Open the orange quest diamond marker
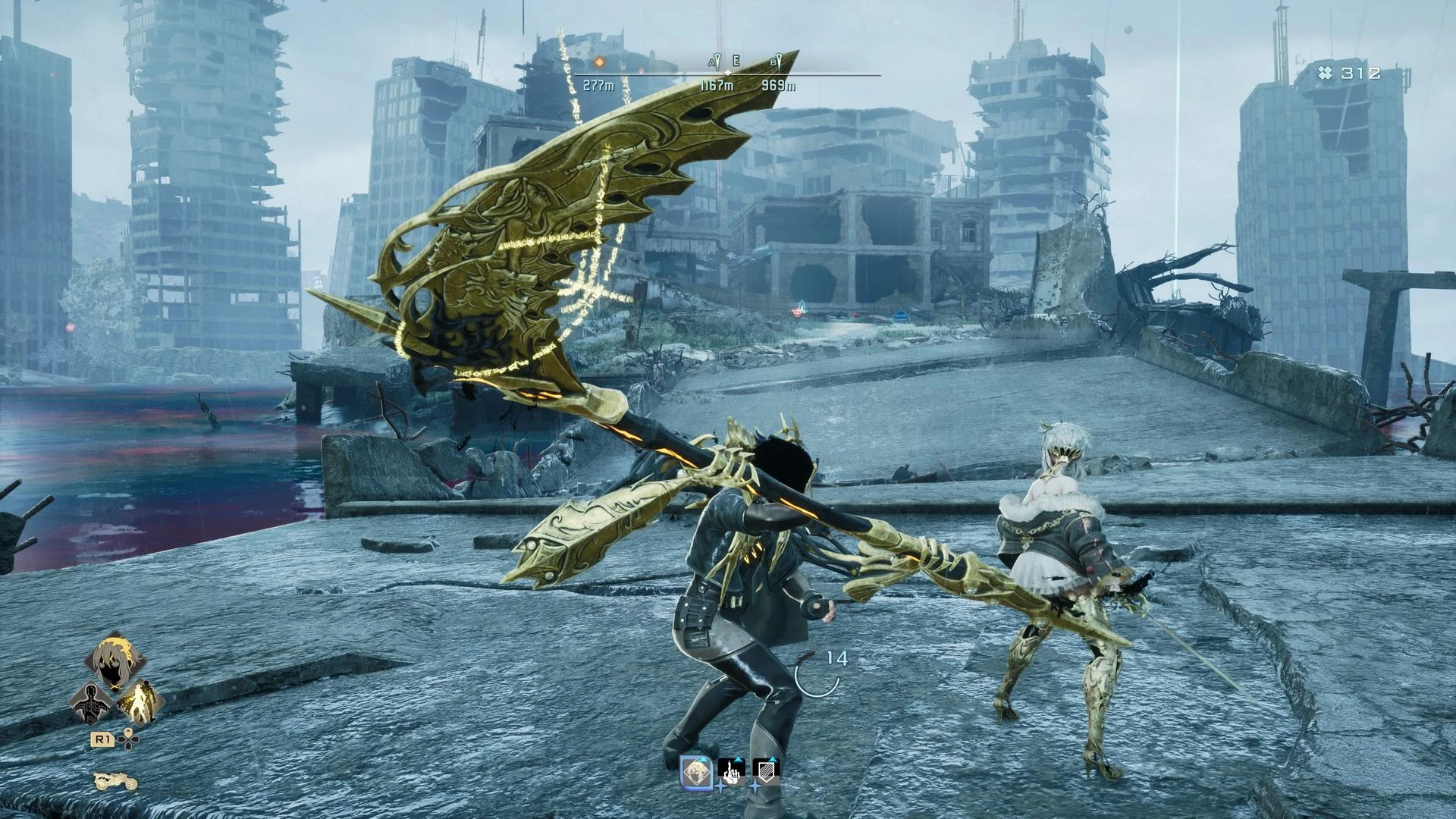The height and width of the screenshot is (819, 1456). pos(599,62)
